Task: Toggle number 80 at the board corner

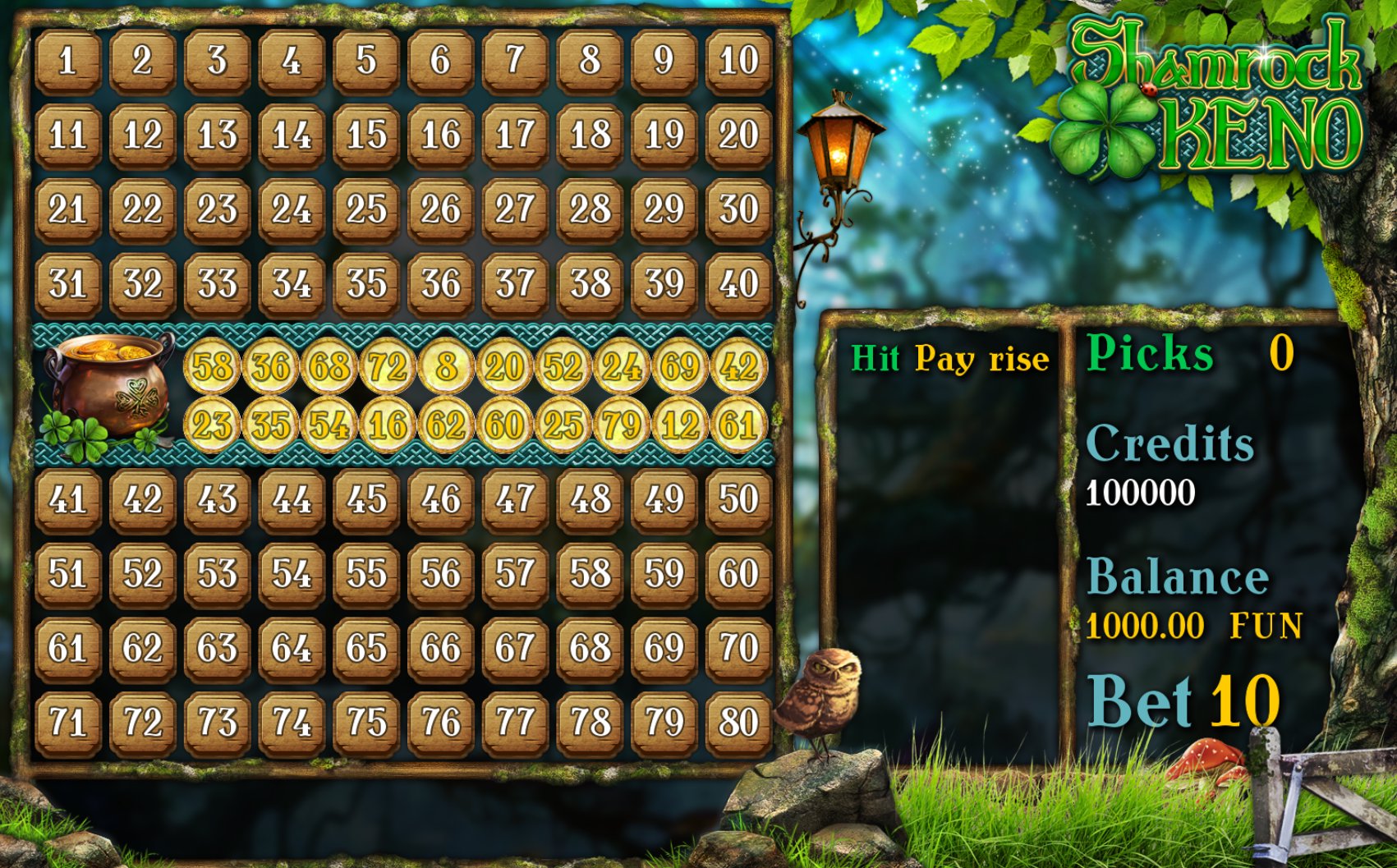Action: pyautogui.click(x=738, y=720)
